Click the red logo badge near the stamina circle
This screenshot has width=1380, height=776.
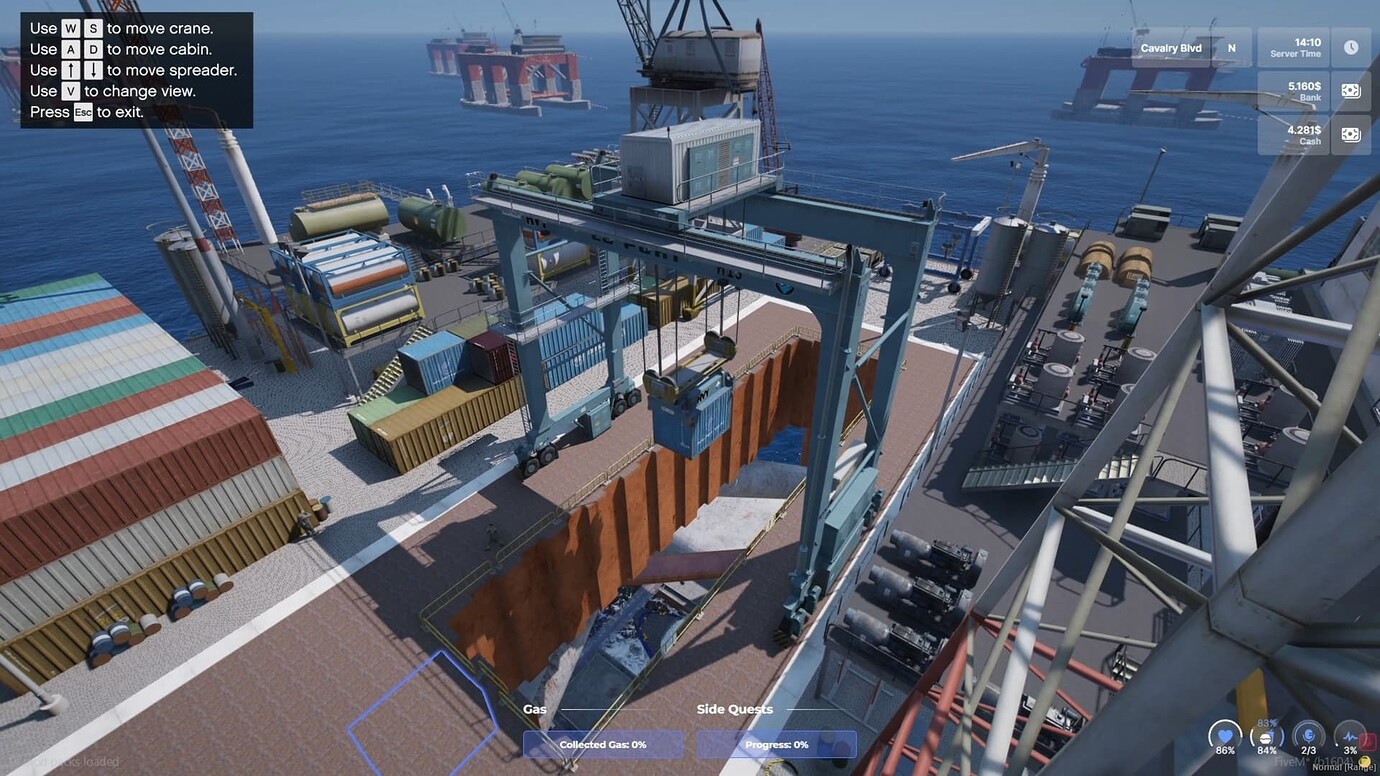pos(1367,743)
